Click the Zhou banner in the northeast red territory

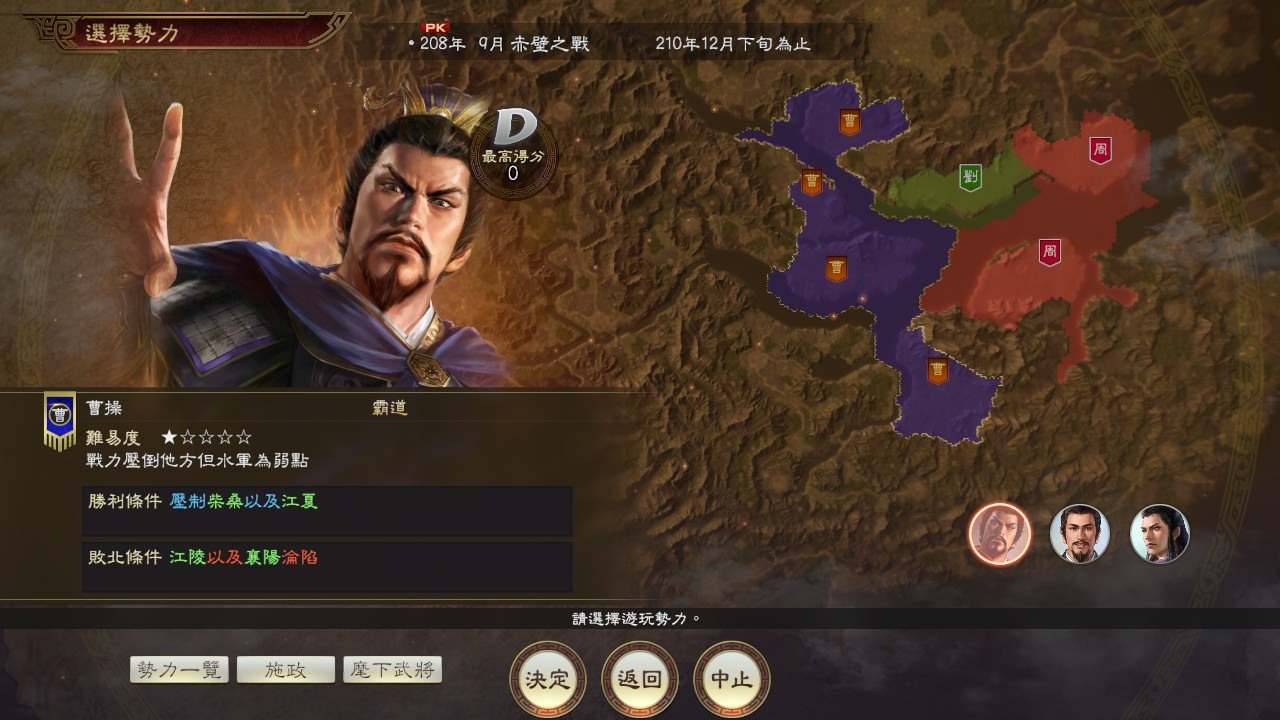coord(1101,147)
